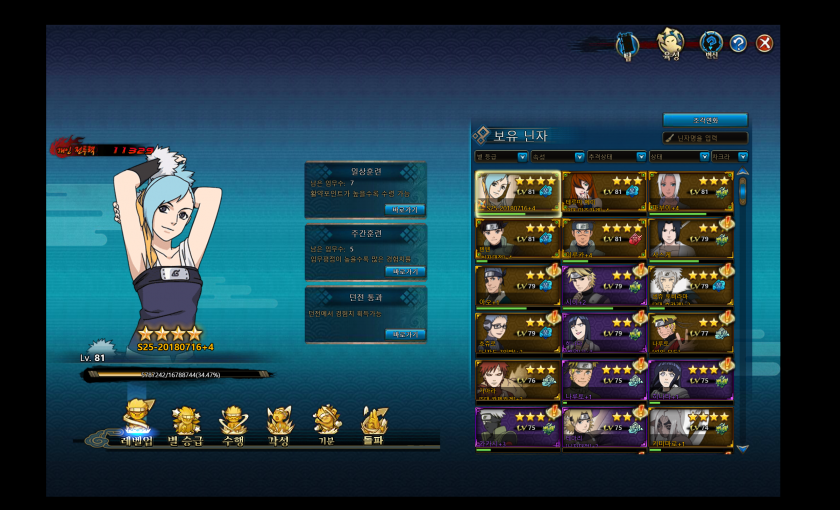Screen dimensions: 840x510
Task: Switch to the 육성 tab at the top
Action: coord(669,43)
